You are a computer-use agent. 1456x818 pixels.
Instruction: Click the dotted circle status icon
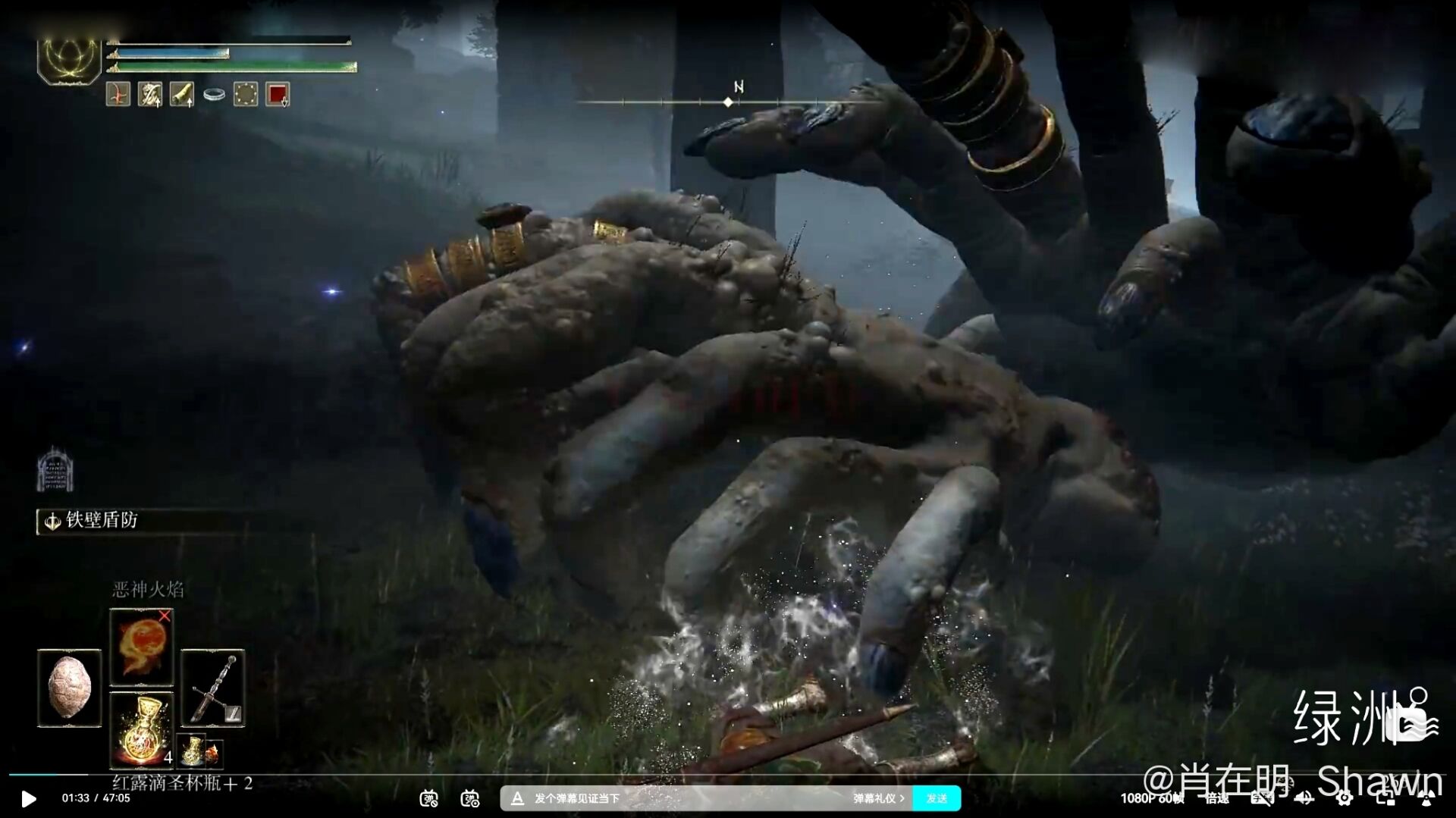246,95
